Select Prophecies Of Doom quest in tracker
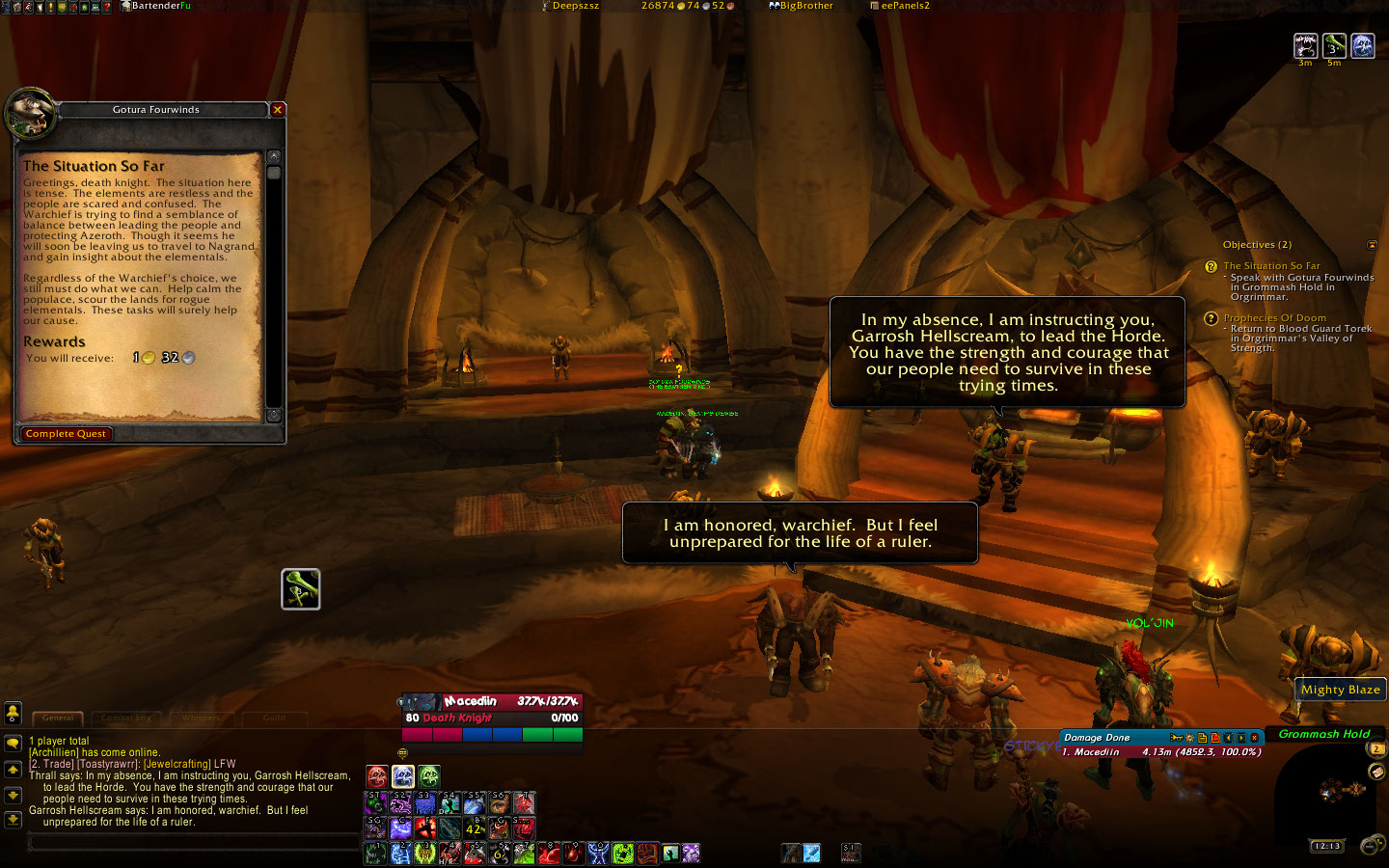The height and width of the screenshot is (868, 1389). click(1274, 318)
